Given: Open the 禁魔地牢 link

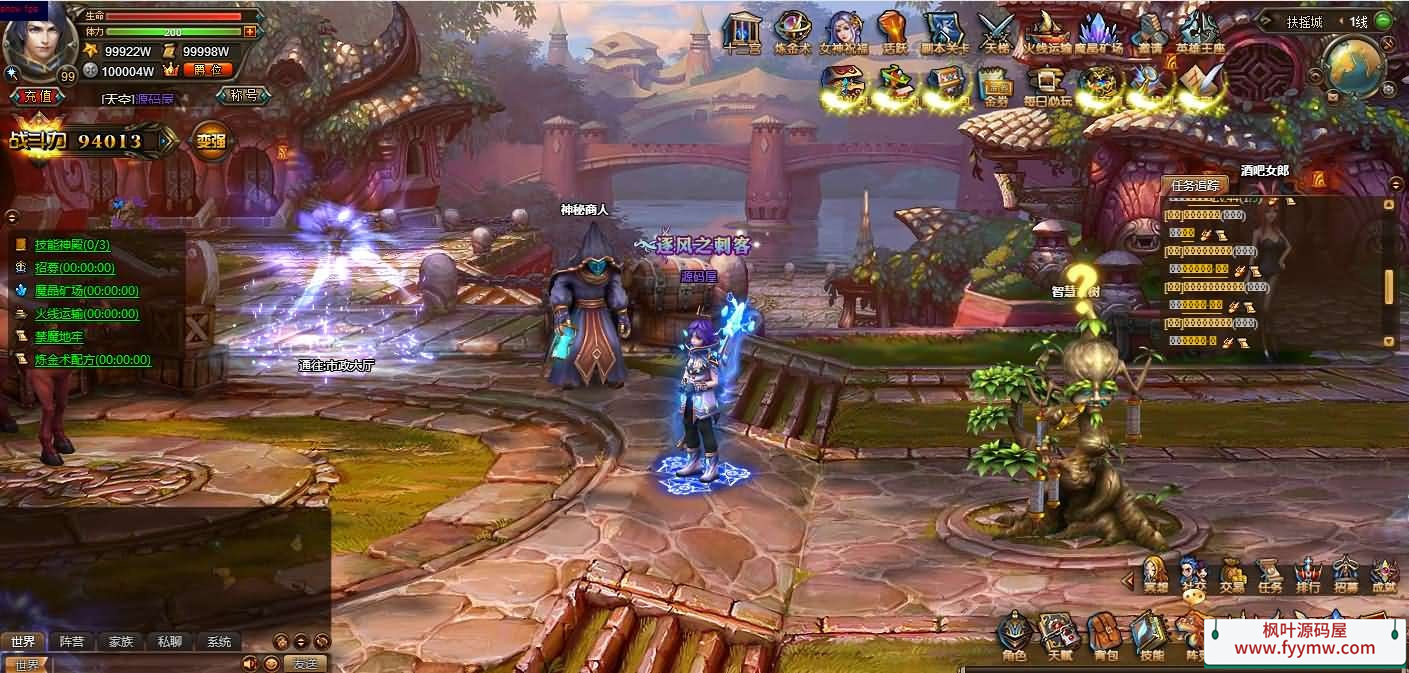Looking at the screenshot, I should point(59,337).
